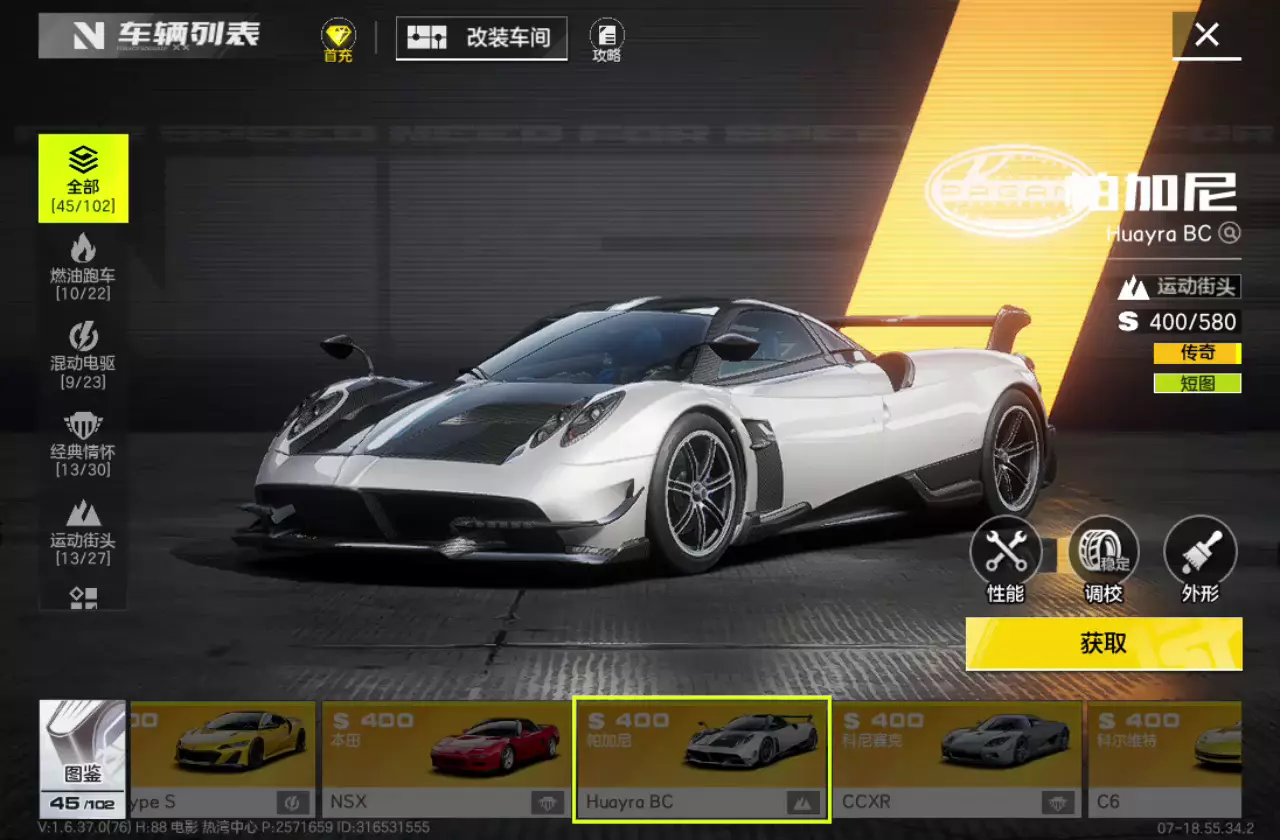Switch to the 运动街头 category
This screenshot has width=1280, height=840.
click(83, 530)
